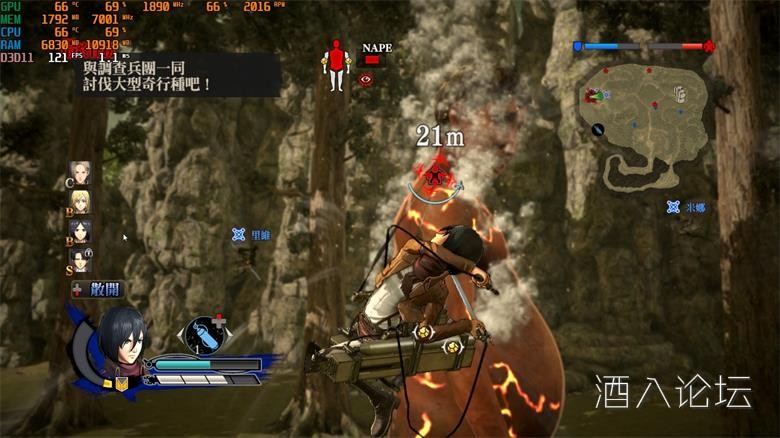Select the S-rank squad member portrait
Viewport: 780px width, 438px height.
pos(80,261)
